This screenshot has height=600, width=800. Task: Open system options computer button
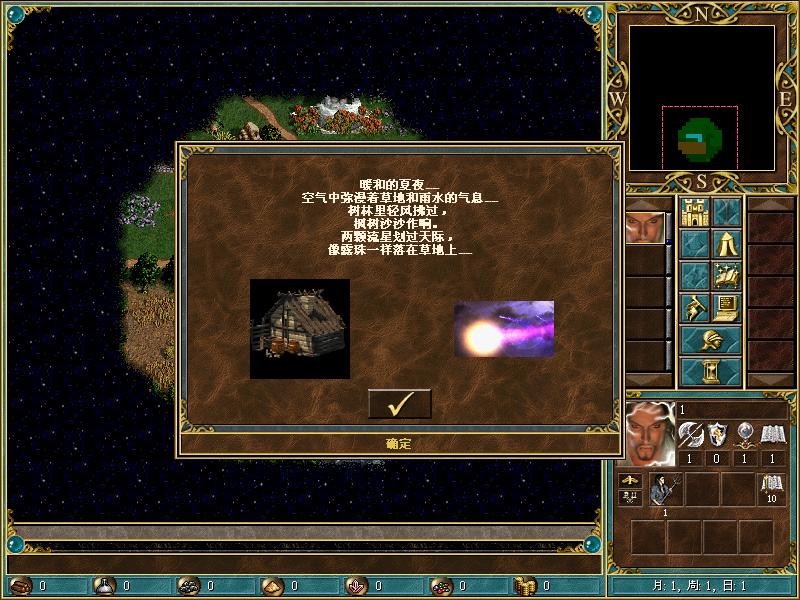pyautogui.click(x=726, y=307)
